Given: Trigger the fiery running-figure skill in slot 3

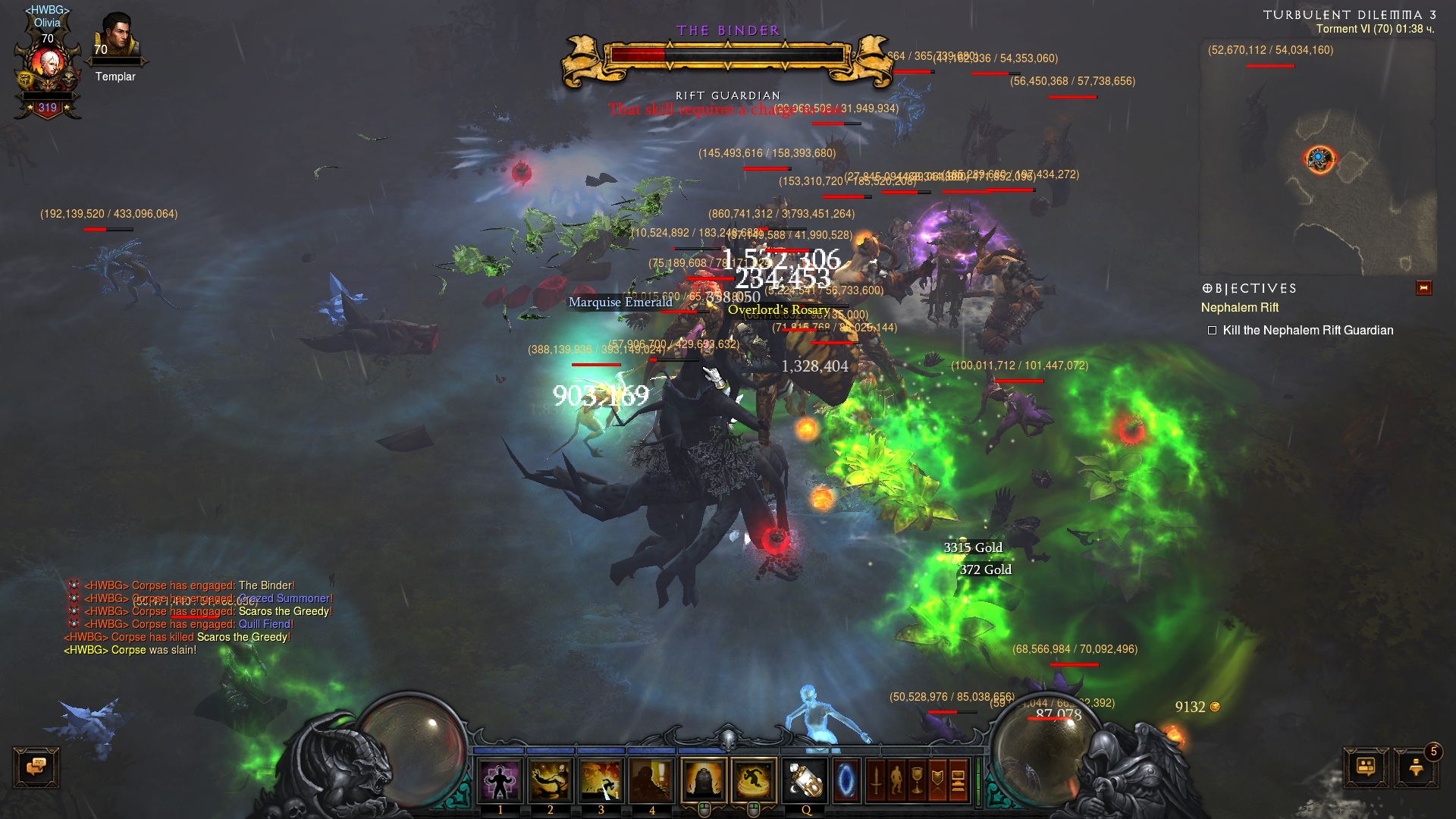Looking at the screenshot, I should click(x=601, y=780).
